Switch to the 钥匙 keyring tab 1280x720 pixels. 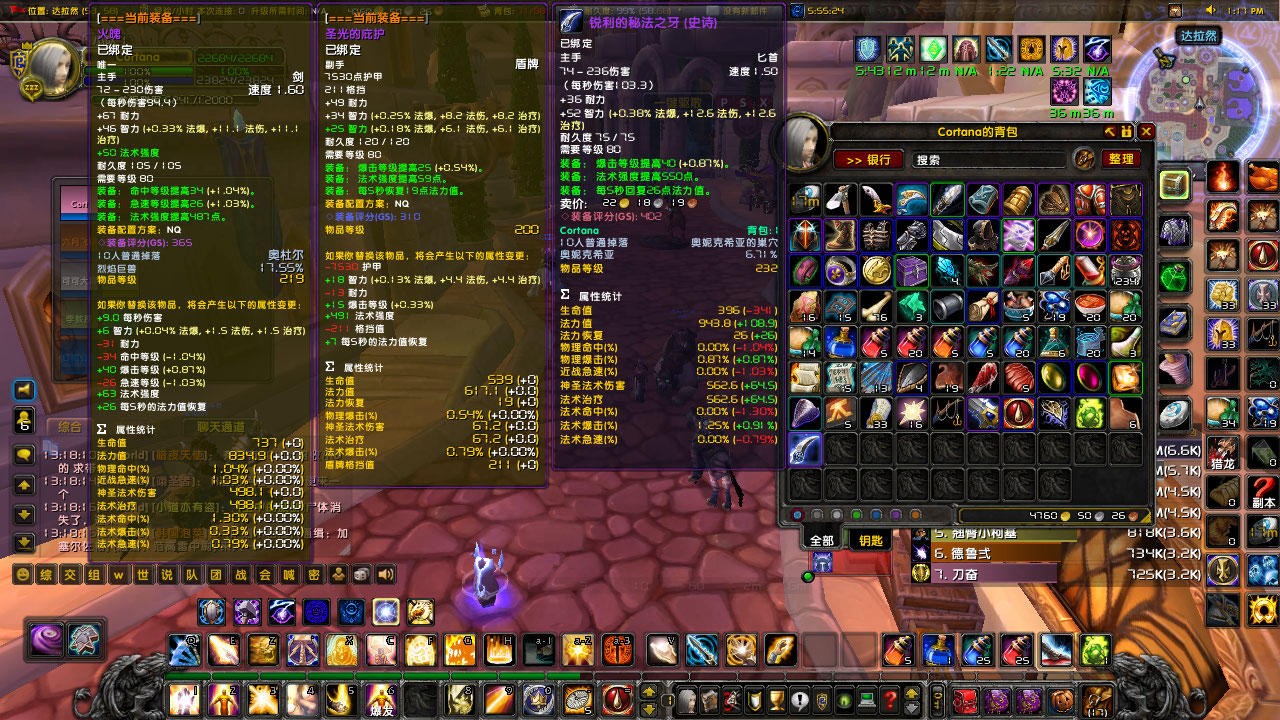click(x=870, y=540)
